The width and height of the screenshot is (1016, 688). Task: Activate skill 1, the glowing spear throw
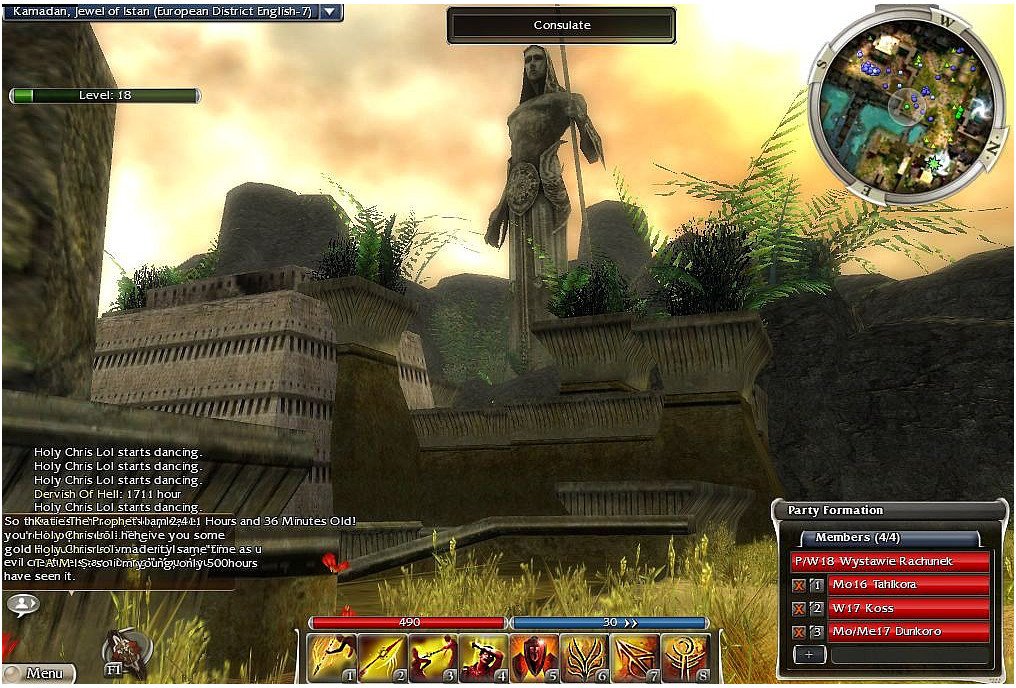[x=329, y=657]
